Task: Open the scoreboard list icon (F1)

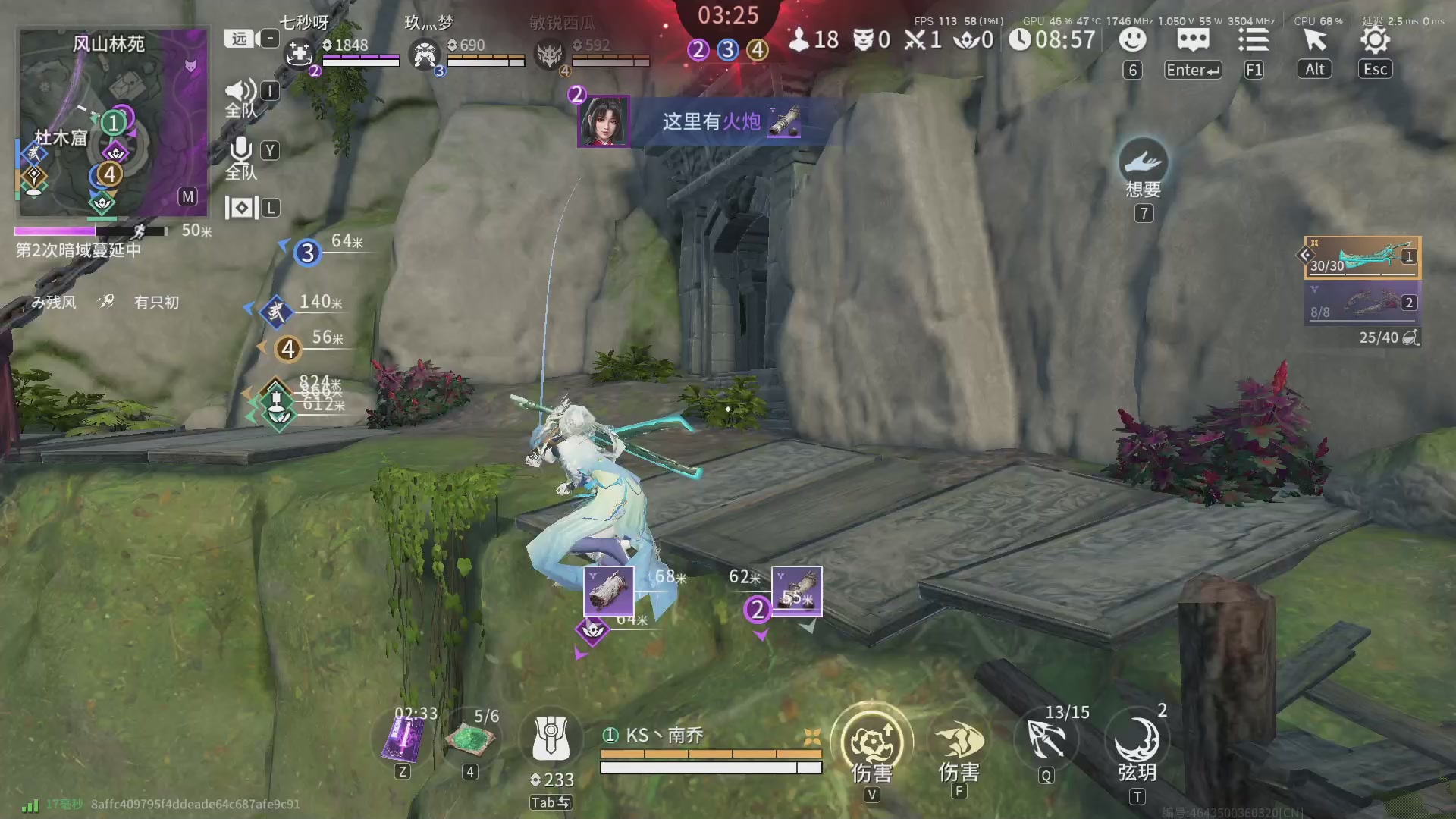Action: click(x=1254, y=41)
